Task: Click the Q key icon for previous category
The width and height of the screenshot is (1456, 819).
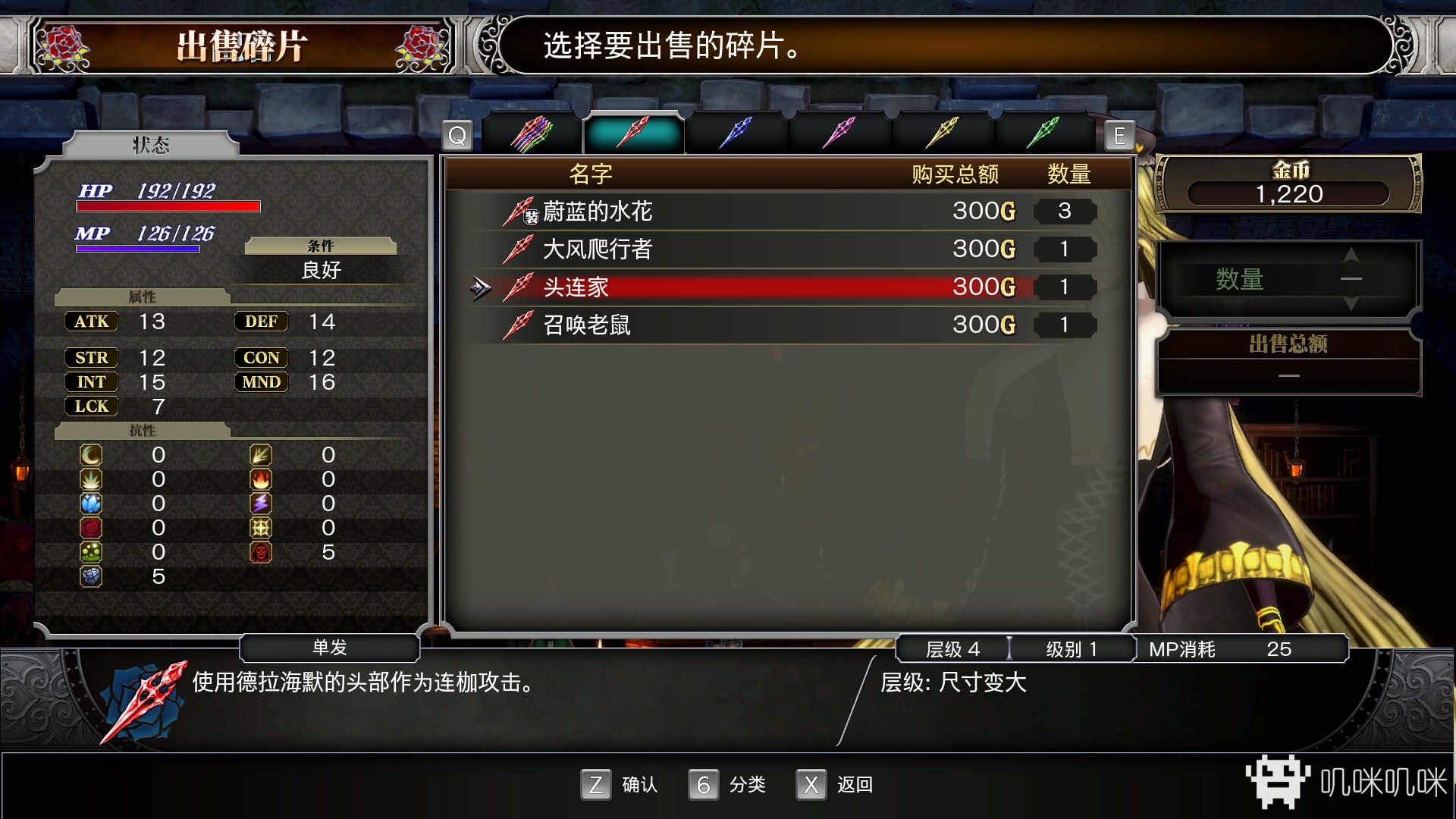Action: pos(458,136)
